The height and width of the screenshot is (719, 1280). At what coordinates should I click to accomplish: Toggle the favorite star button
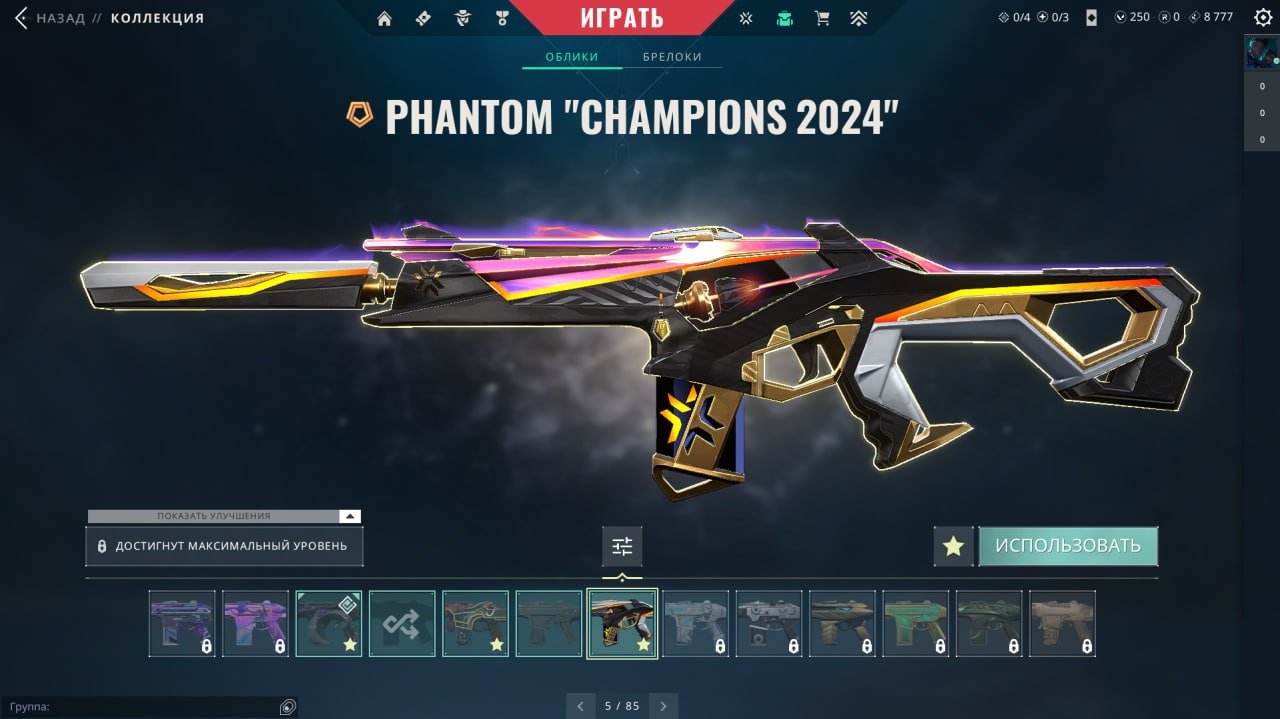(953, 546)
